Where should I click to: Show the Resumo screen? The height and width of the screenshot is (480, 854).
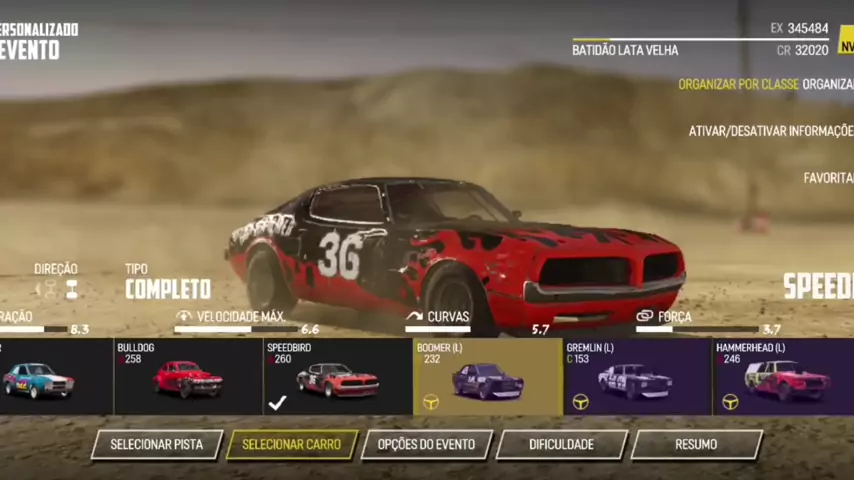coord(696,444)
